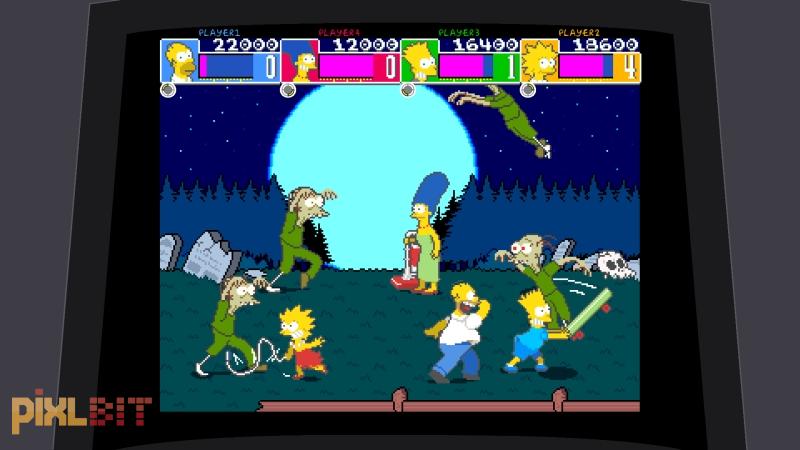Click Lisa's portrait icon

coord(540,62)
